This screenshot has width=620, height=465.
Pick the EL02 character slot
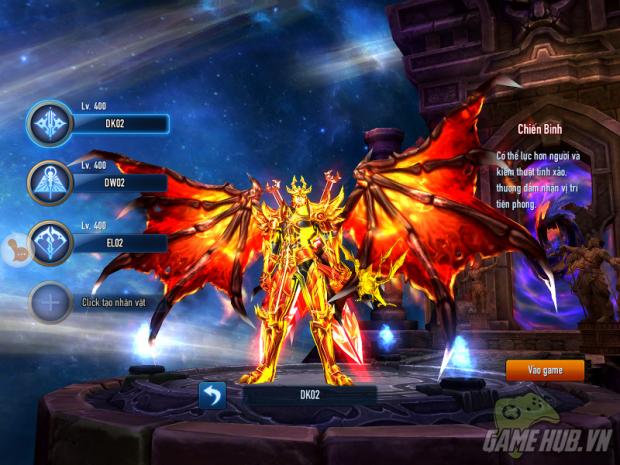50,243
